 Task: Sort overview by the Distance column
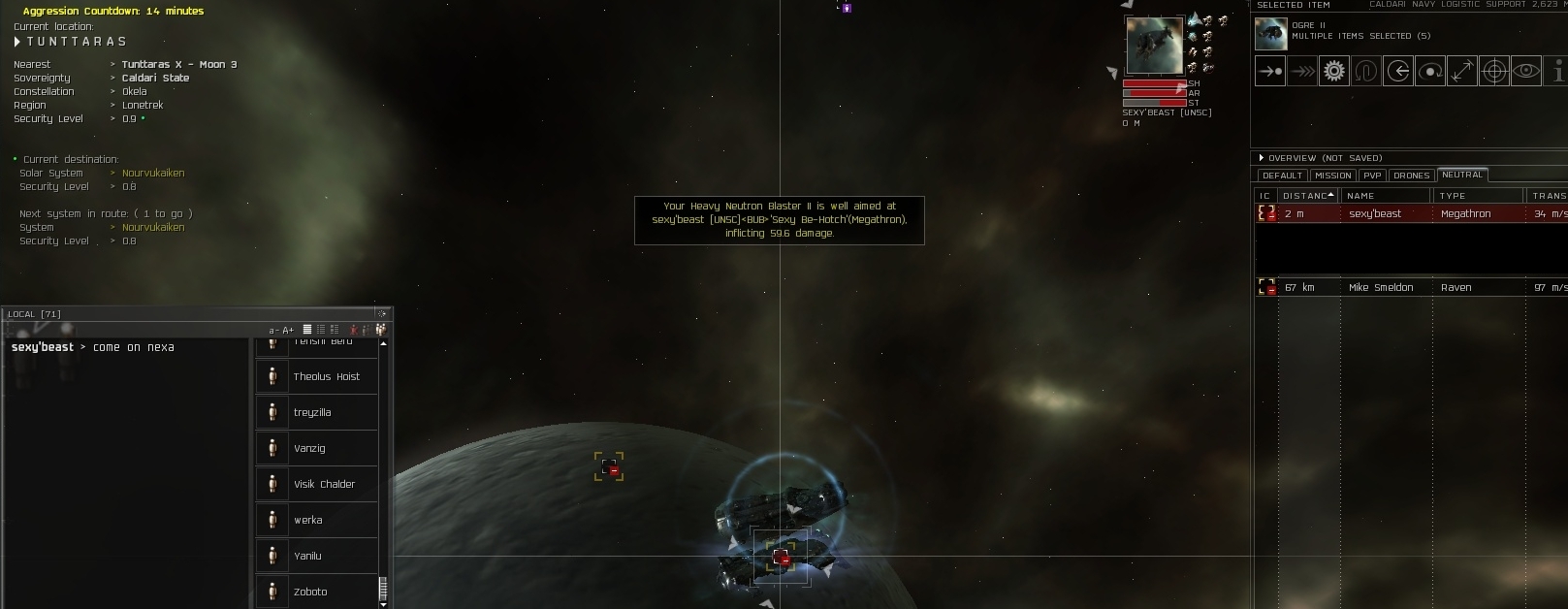[1305, 196]
